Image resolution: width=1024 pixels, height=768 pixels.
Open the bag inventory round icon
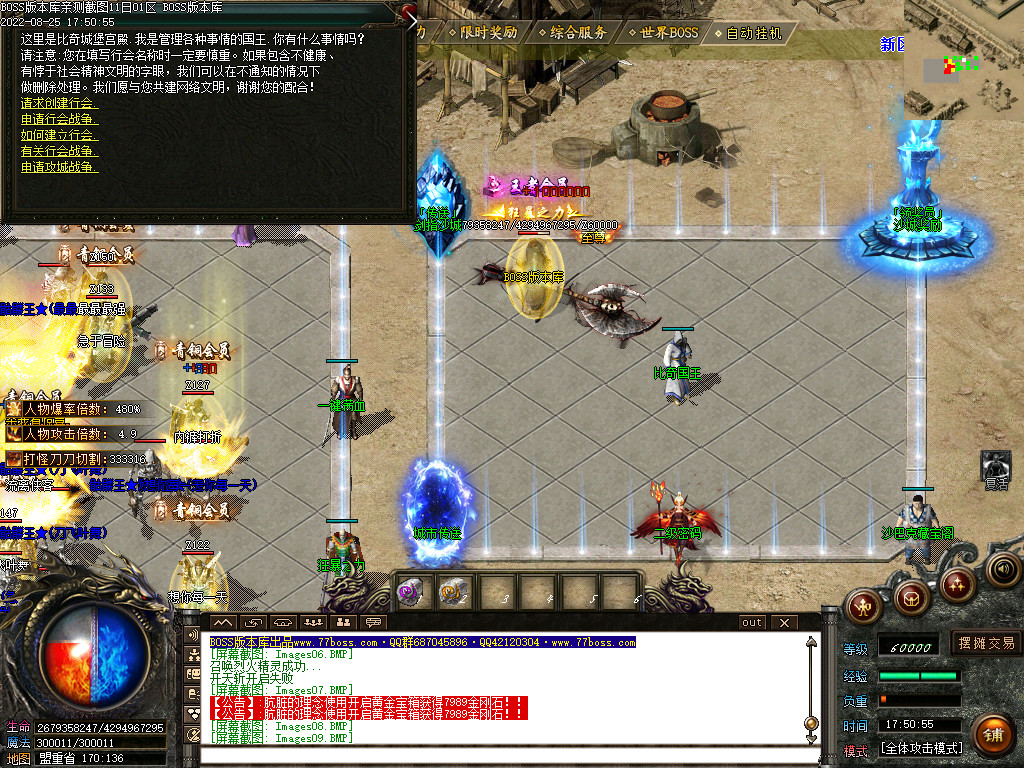[911, 598]
